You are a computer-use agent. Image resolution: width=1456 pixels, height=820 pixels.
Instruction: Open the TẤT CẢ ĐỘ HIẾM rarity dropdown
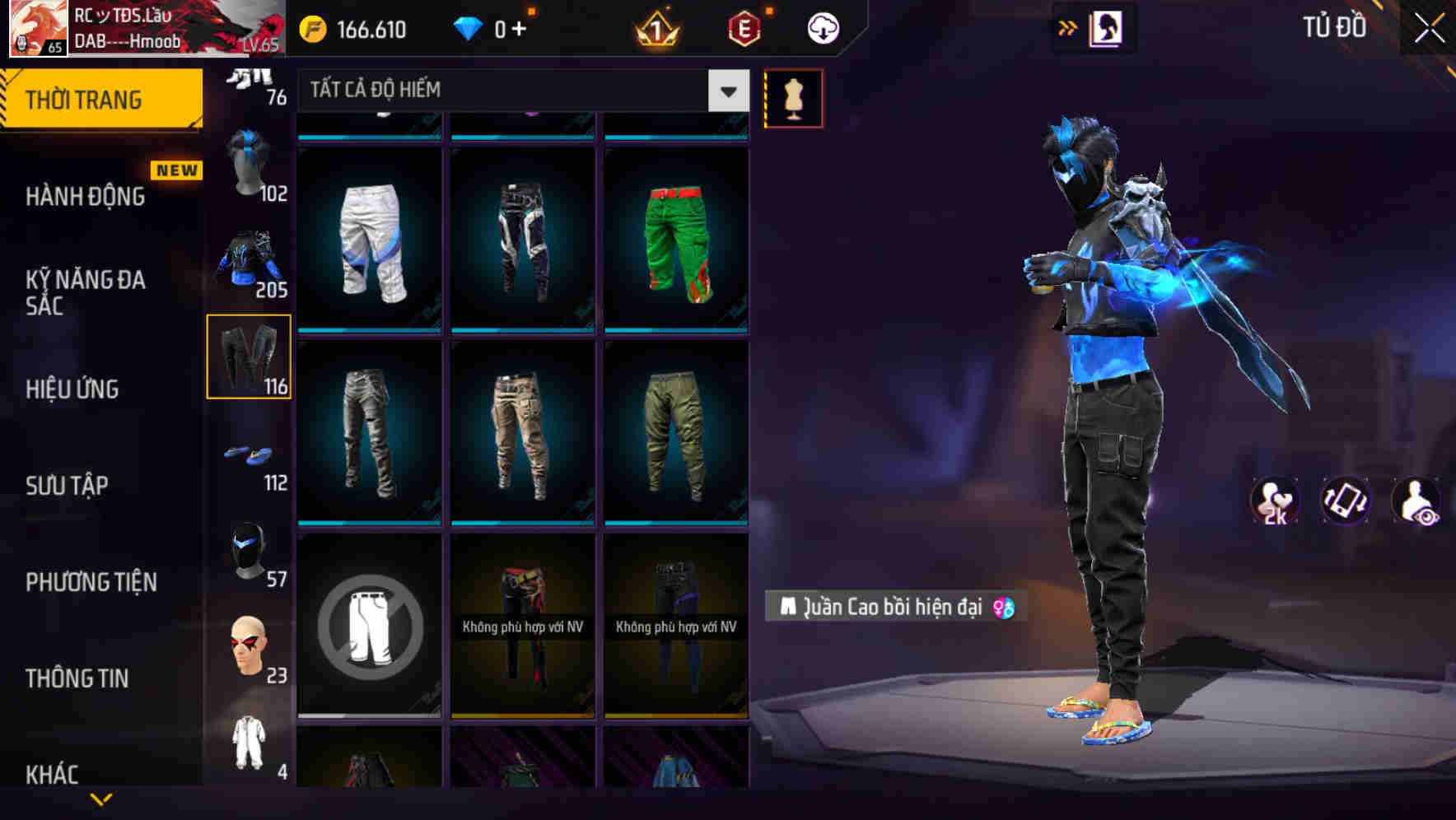click(x=511, y=91)
